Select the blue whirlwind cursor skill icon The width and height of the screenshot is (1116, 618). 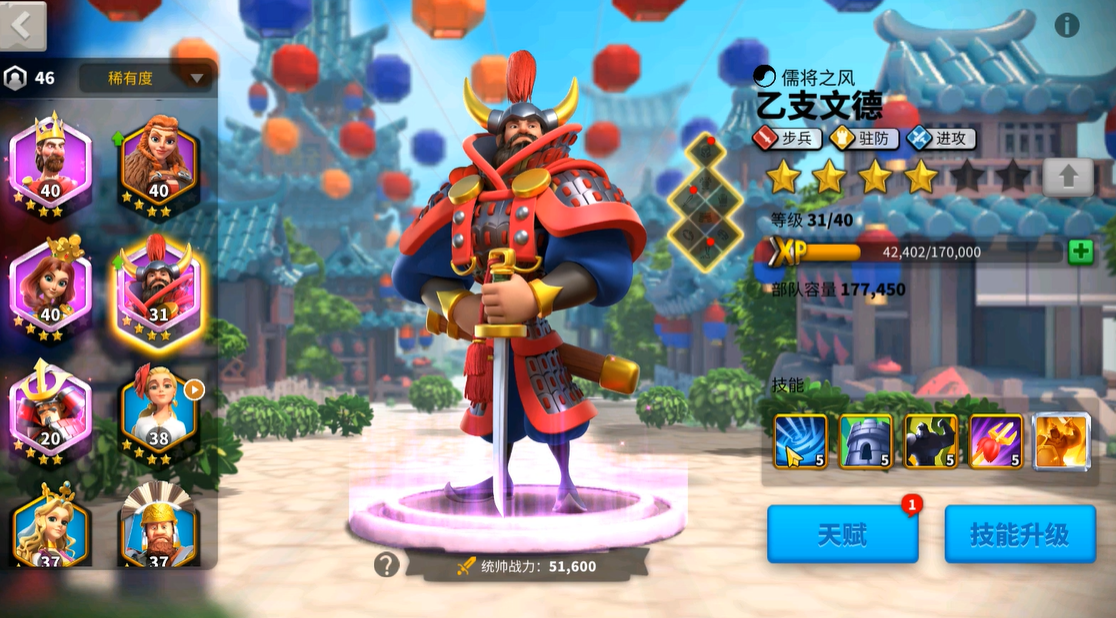coord(800,441)
